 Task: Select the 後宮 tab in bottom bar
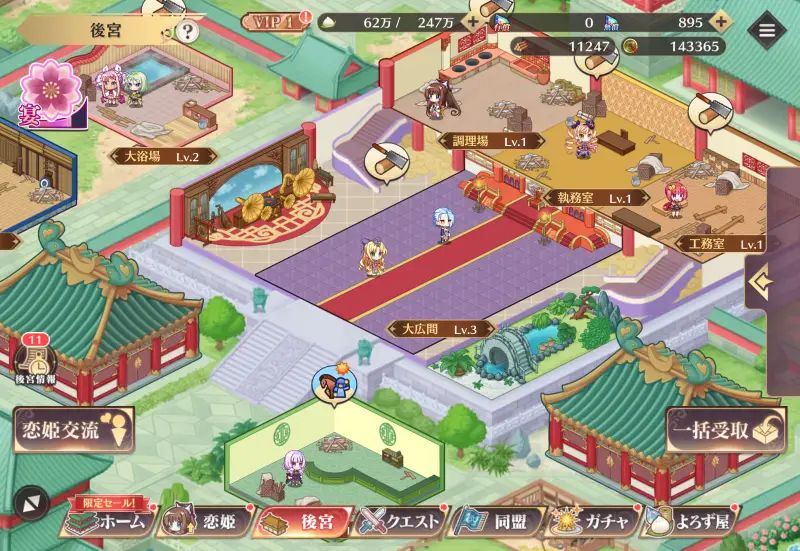pos(303,521)
